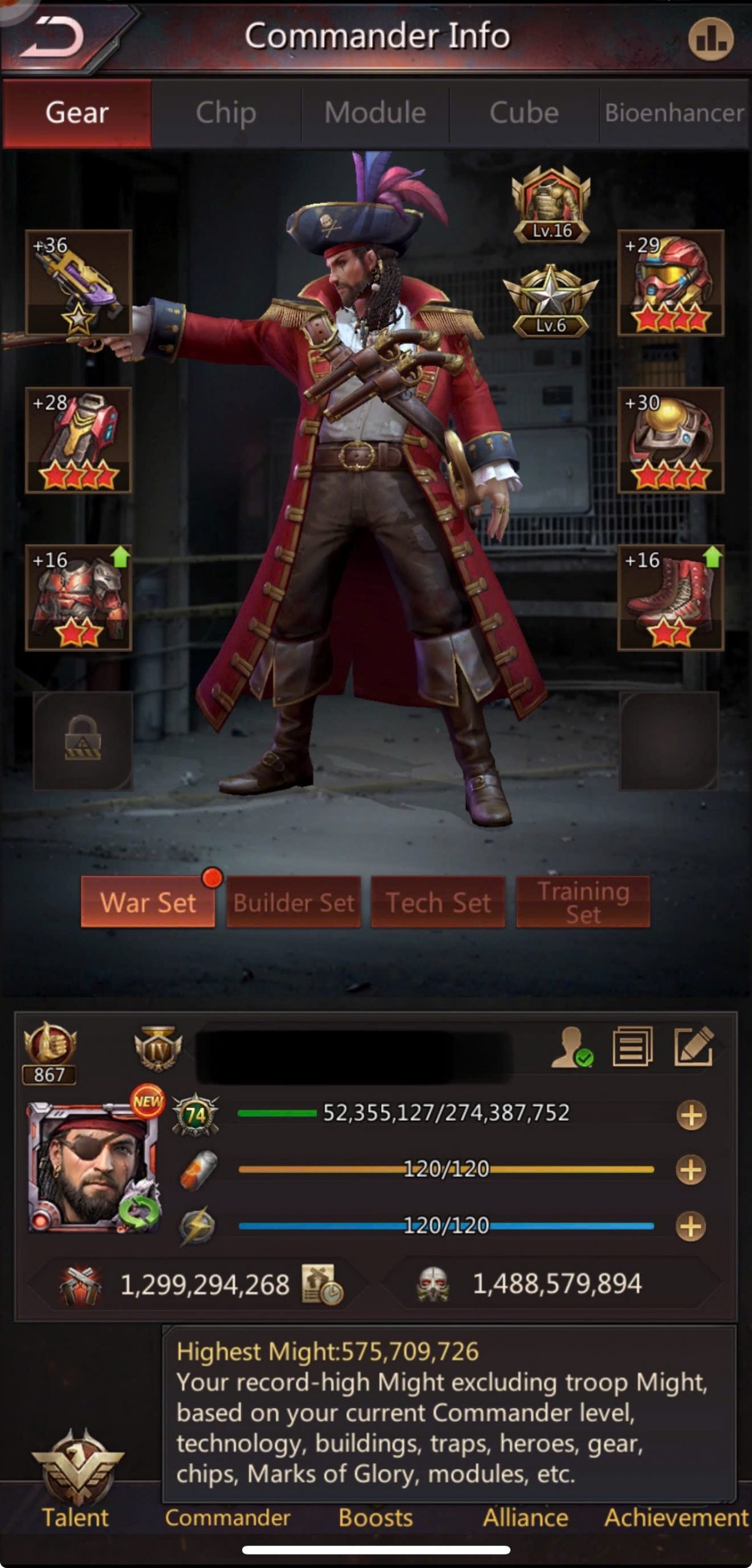Open the +30 ring gear slot
This screenshot has width=752, height=1568.
[670, 440]
